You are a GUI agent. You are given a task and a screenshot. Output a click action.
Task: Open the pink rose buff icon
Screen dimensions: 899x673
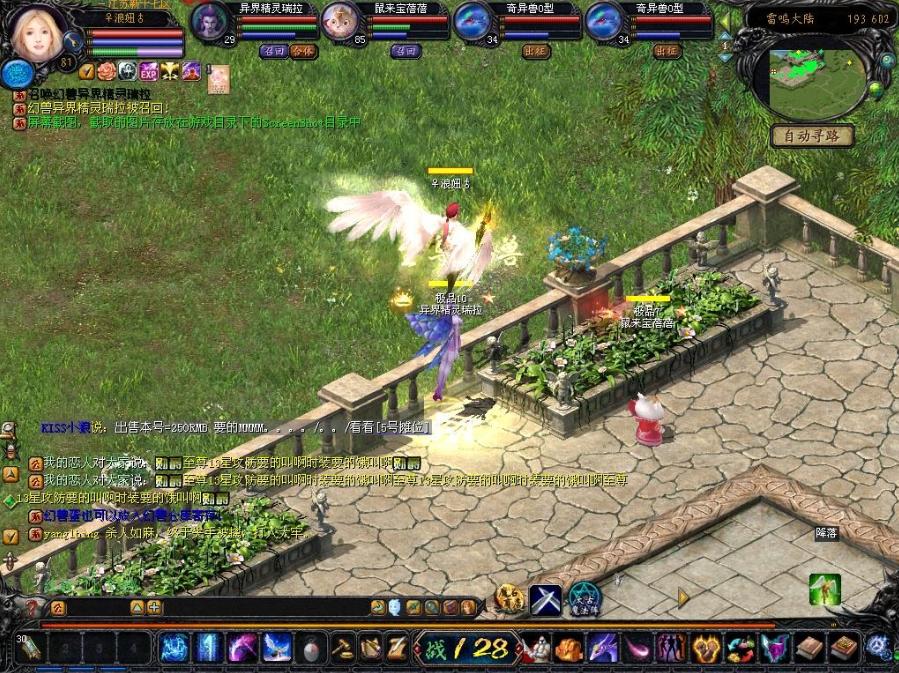click(x=106, y=71)
